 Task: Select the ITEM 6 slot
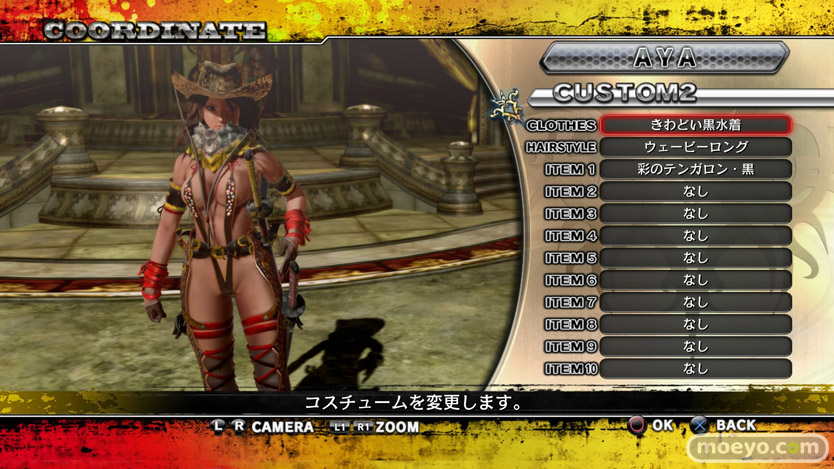[696, 280]
